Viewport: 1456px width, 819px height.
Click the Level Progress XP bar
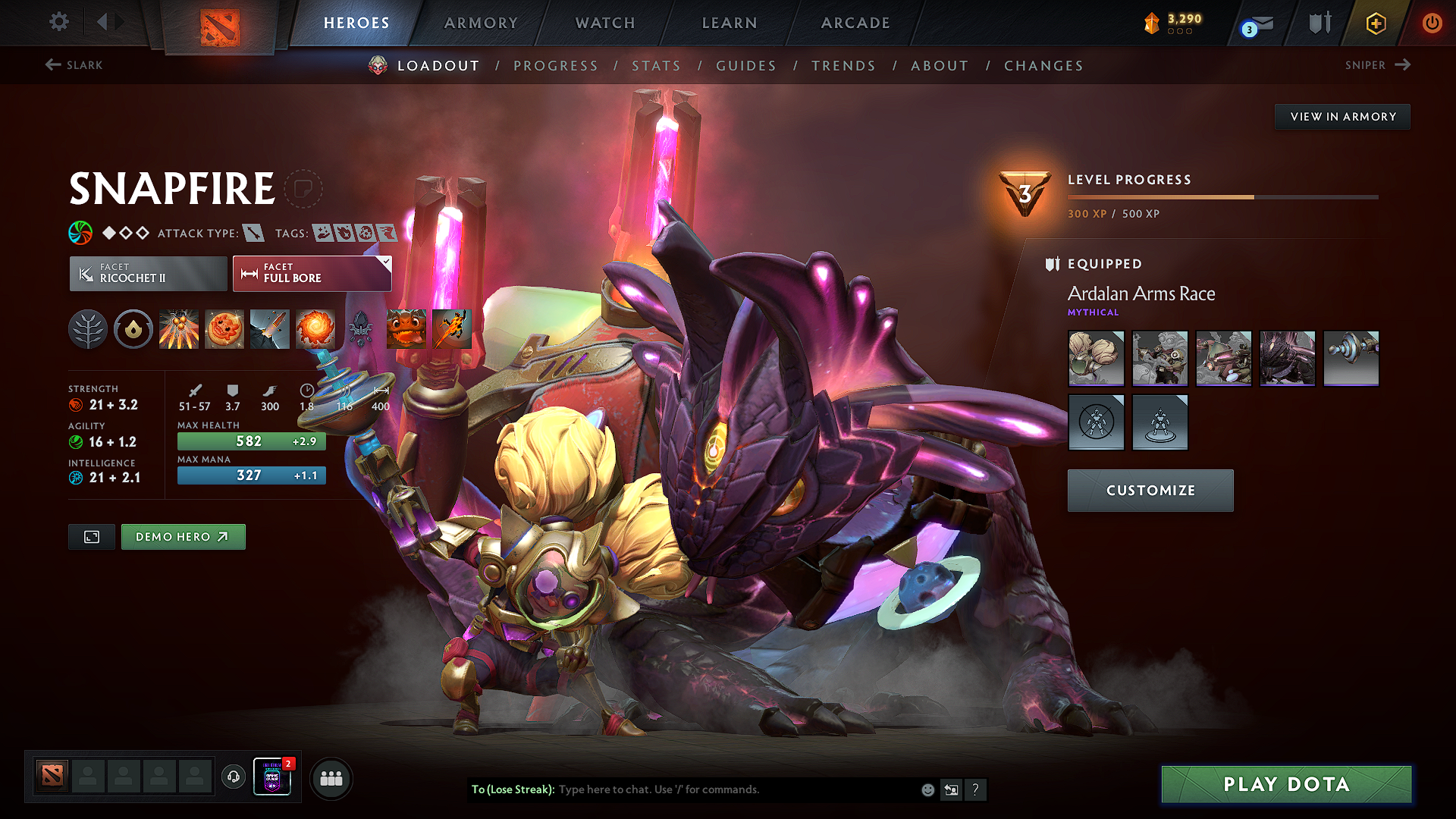1221,196
